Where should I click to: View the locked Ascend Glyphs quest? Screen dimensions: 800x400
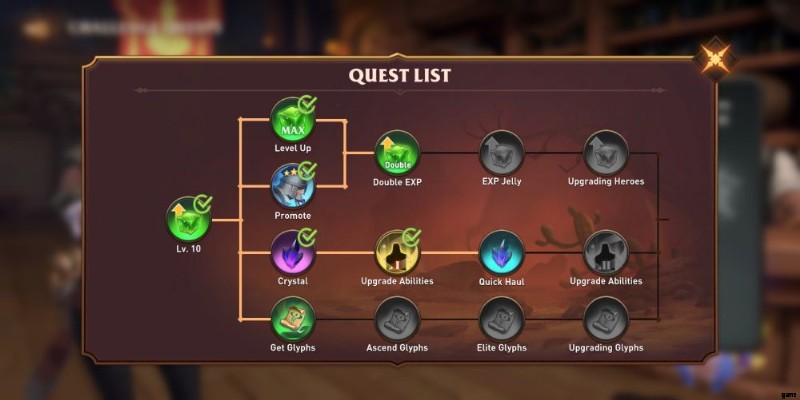pyautogui.click(x=397, y=319)
